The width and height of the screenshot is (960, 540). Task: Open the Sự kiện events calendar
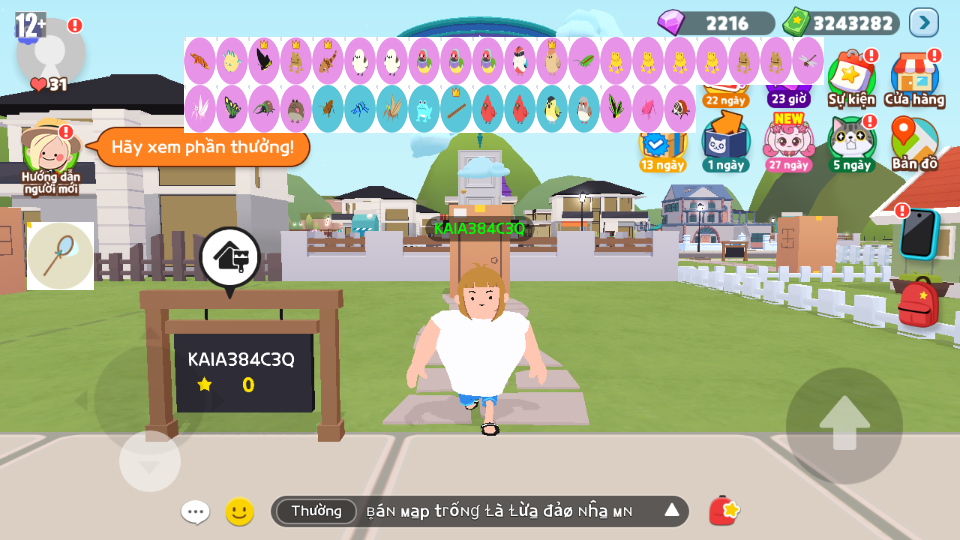(851, 78)
